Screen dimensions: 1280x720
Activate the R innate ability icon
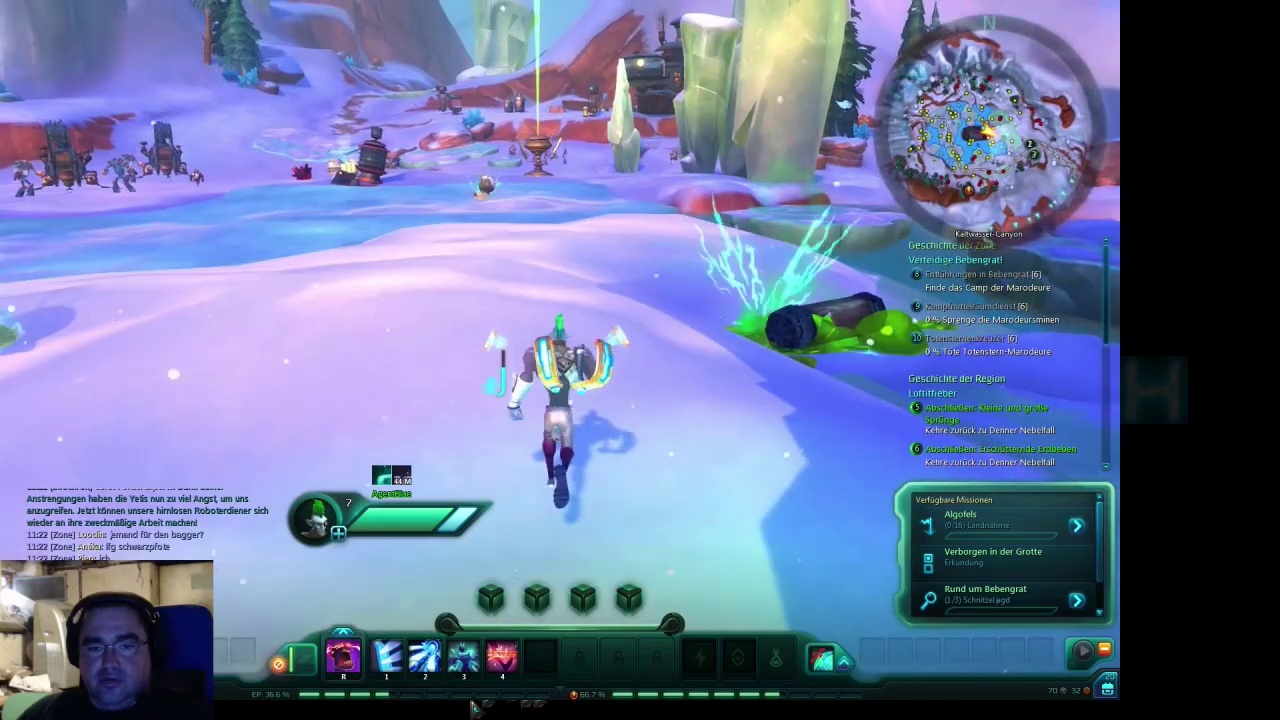pos(343,656)
